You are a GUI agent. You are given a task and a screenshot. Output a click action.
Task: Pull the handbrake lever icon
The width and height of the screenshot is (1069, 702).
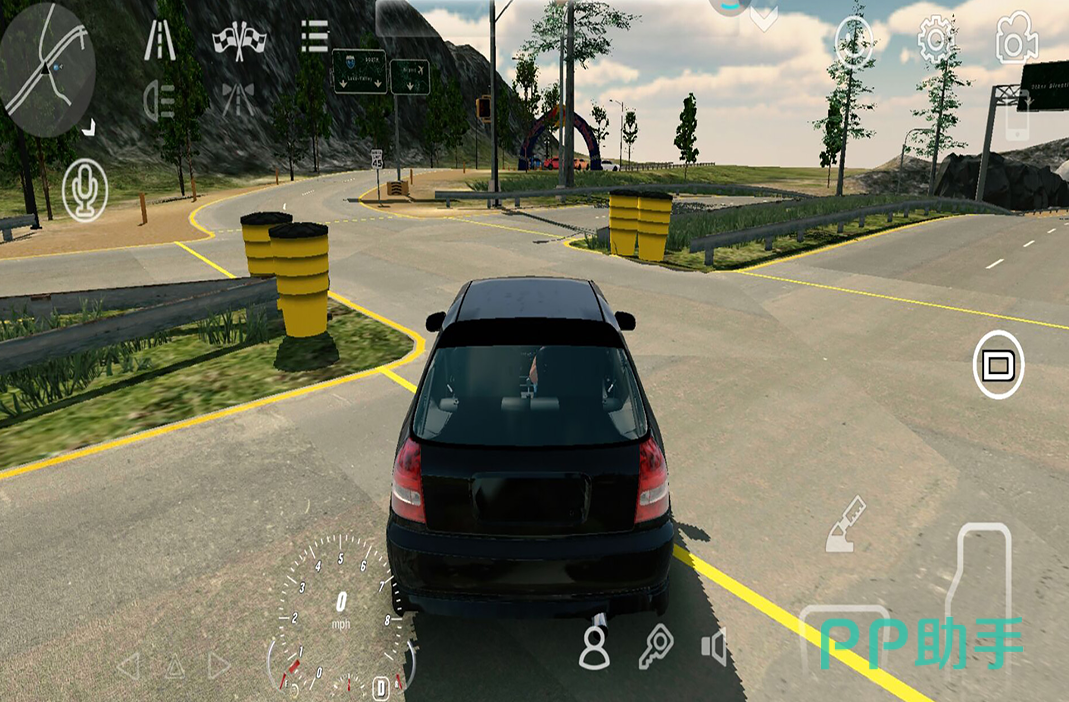[x=845, y=525]
